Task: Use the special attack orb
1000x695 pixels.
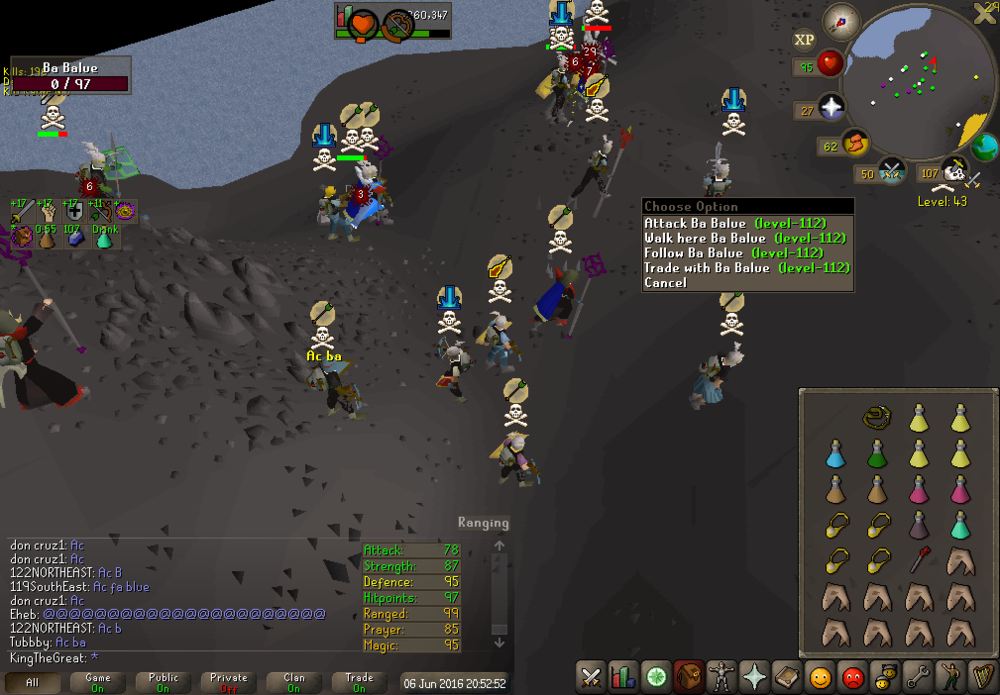Action: click(x=891, y=173)
